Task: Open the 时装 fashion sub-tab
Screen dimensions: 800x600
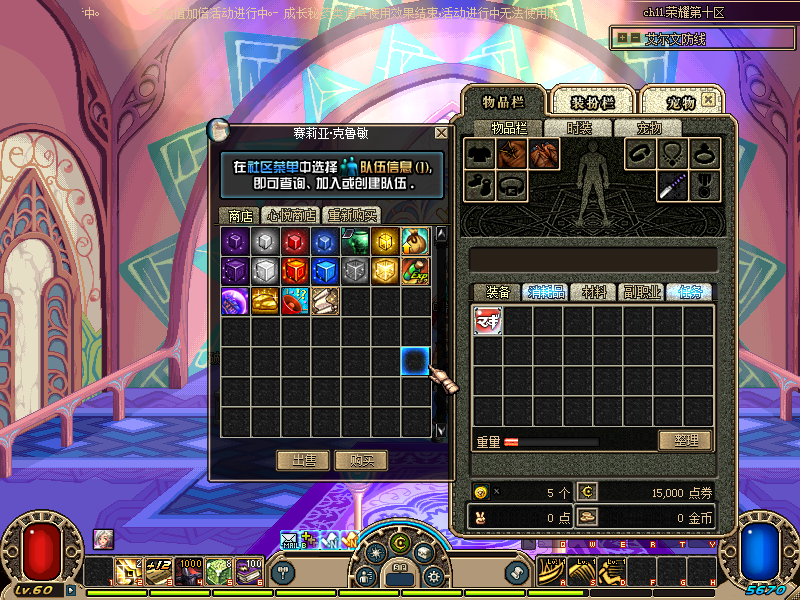Action: [x=580, y=128]
